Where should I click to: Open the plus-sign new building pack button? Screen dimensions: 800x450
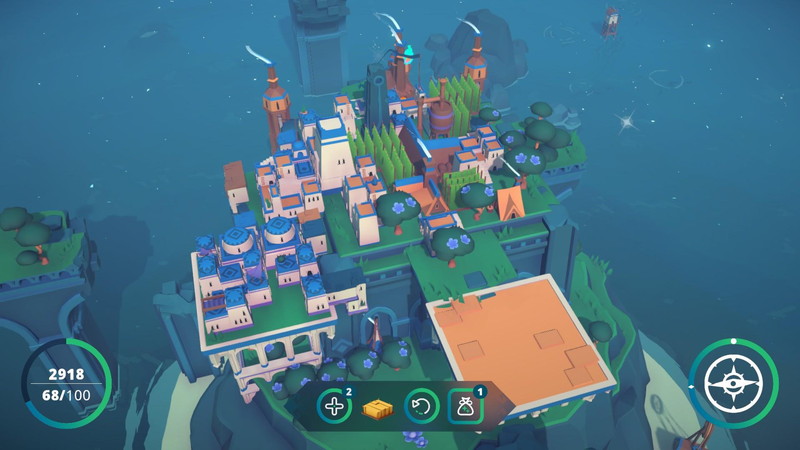pos(333,407)
